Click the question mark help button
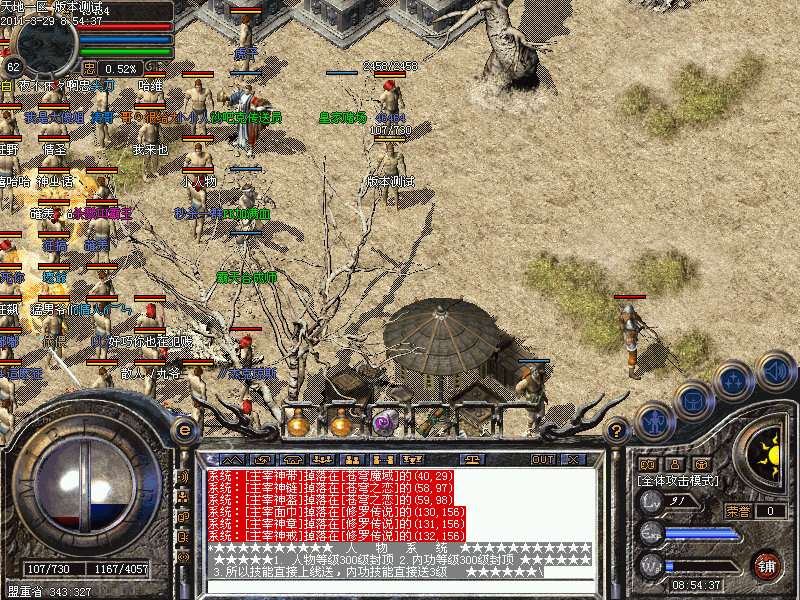The width and height of the screenshot is (800, 600). pos(617,431)
